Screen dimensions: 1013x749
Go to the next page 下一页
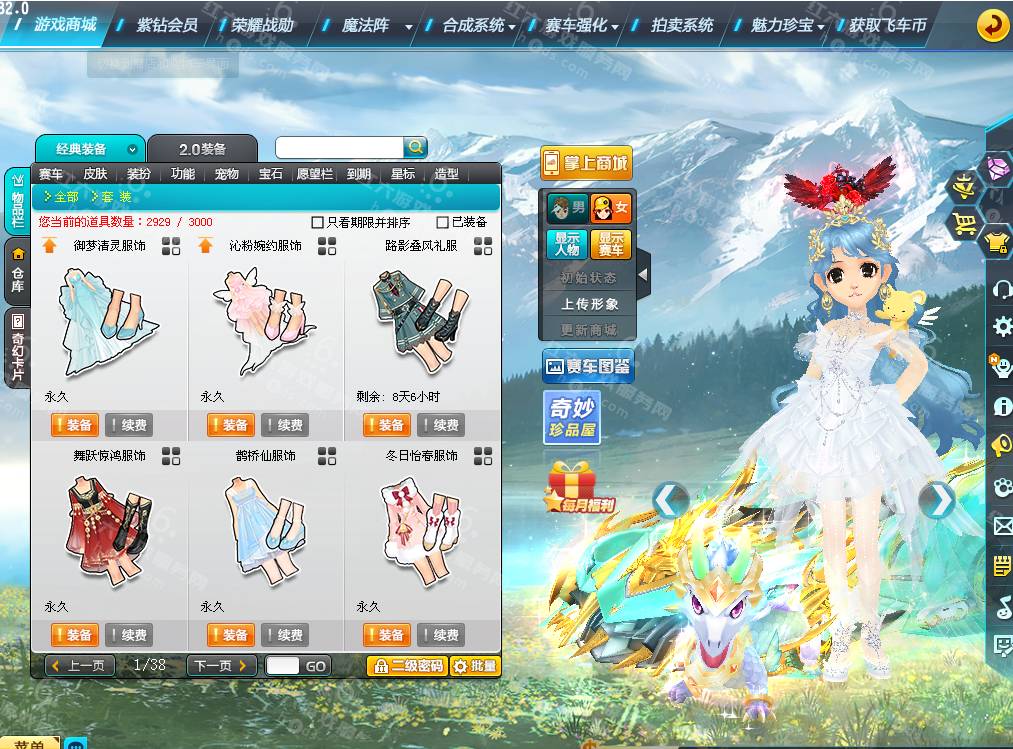[x=221, y=665]
